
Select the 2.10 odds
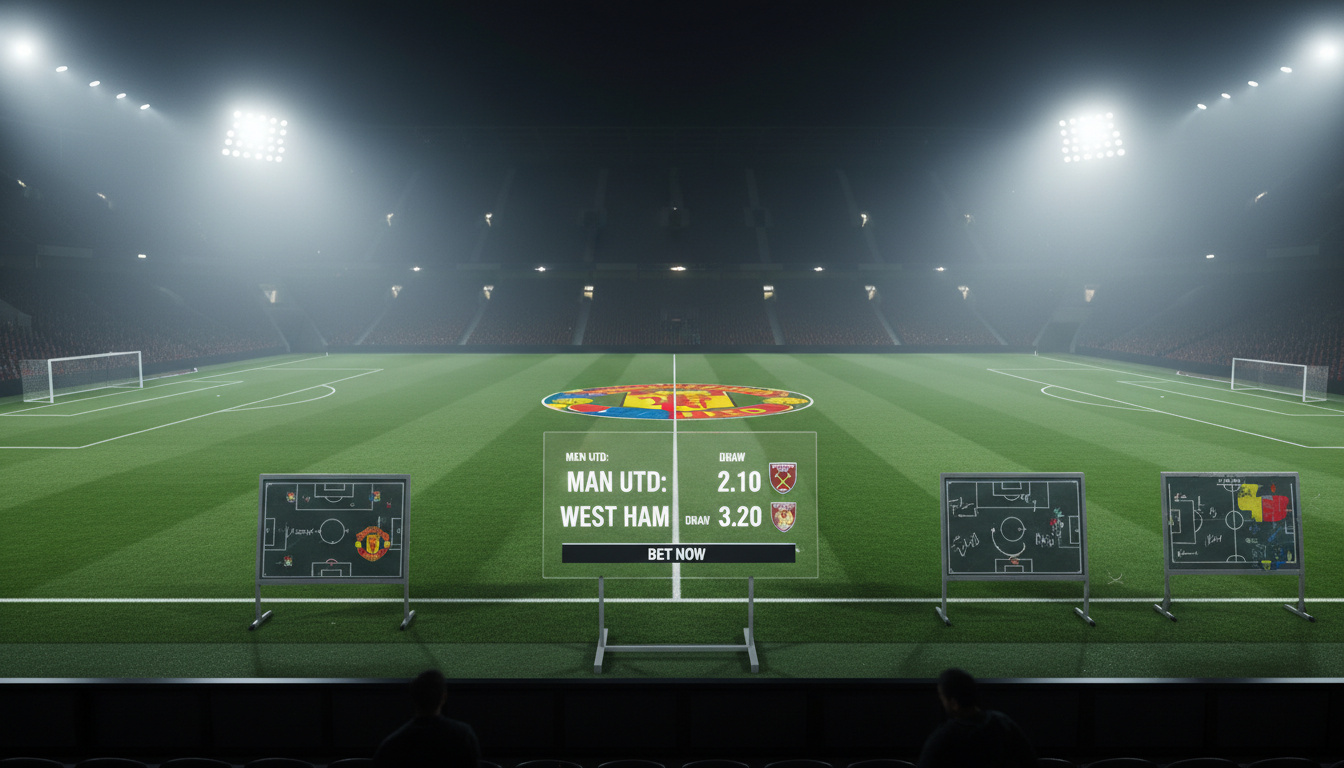(739, 482)
